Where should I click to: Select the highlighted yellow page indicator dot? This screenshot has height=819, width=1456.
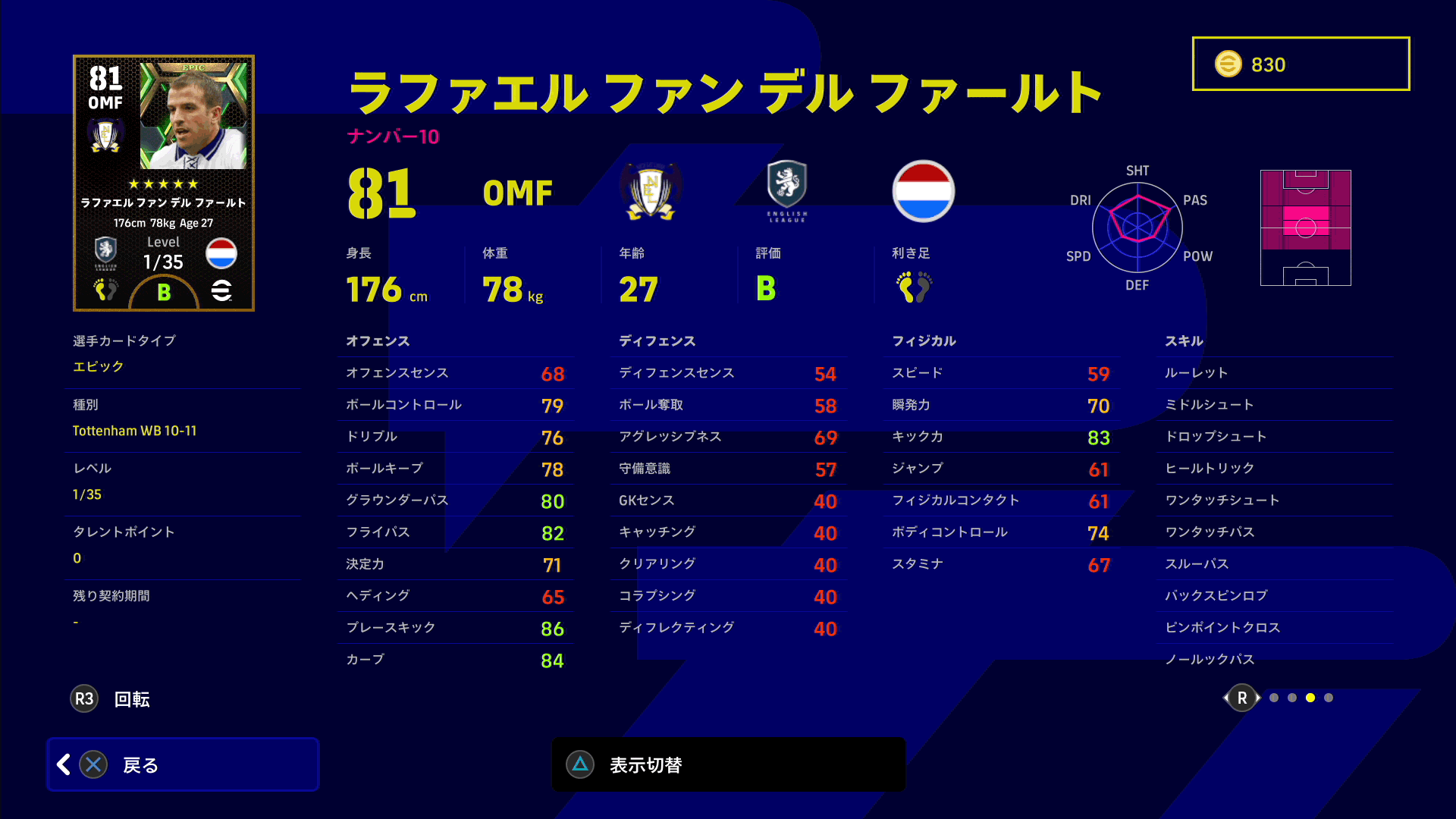coord(1310,698)
